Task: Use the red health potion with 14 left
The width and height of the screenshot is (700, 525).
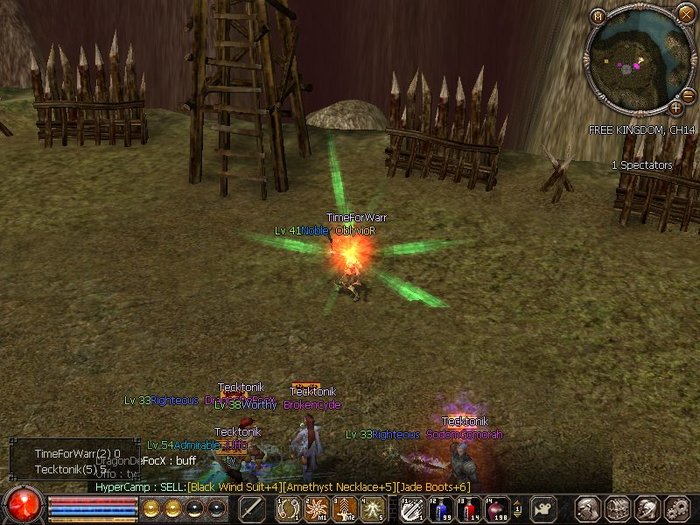Action: coord(467,509)
